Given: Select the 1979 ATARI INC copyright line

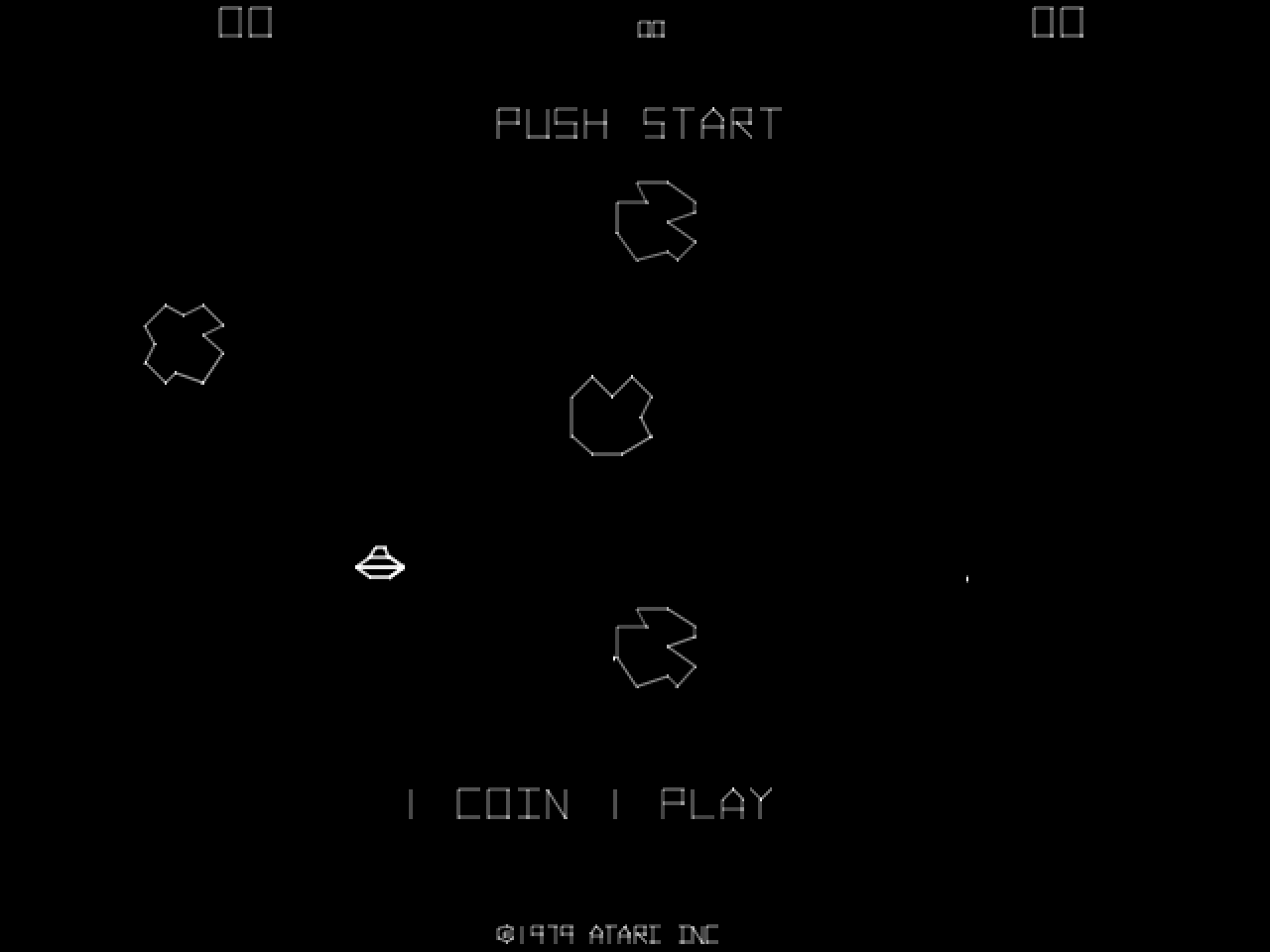Looking at the screenshot, I should click(607, 932).
